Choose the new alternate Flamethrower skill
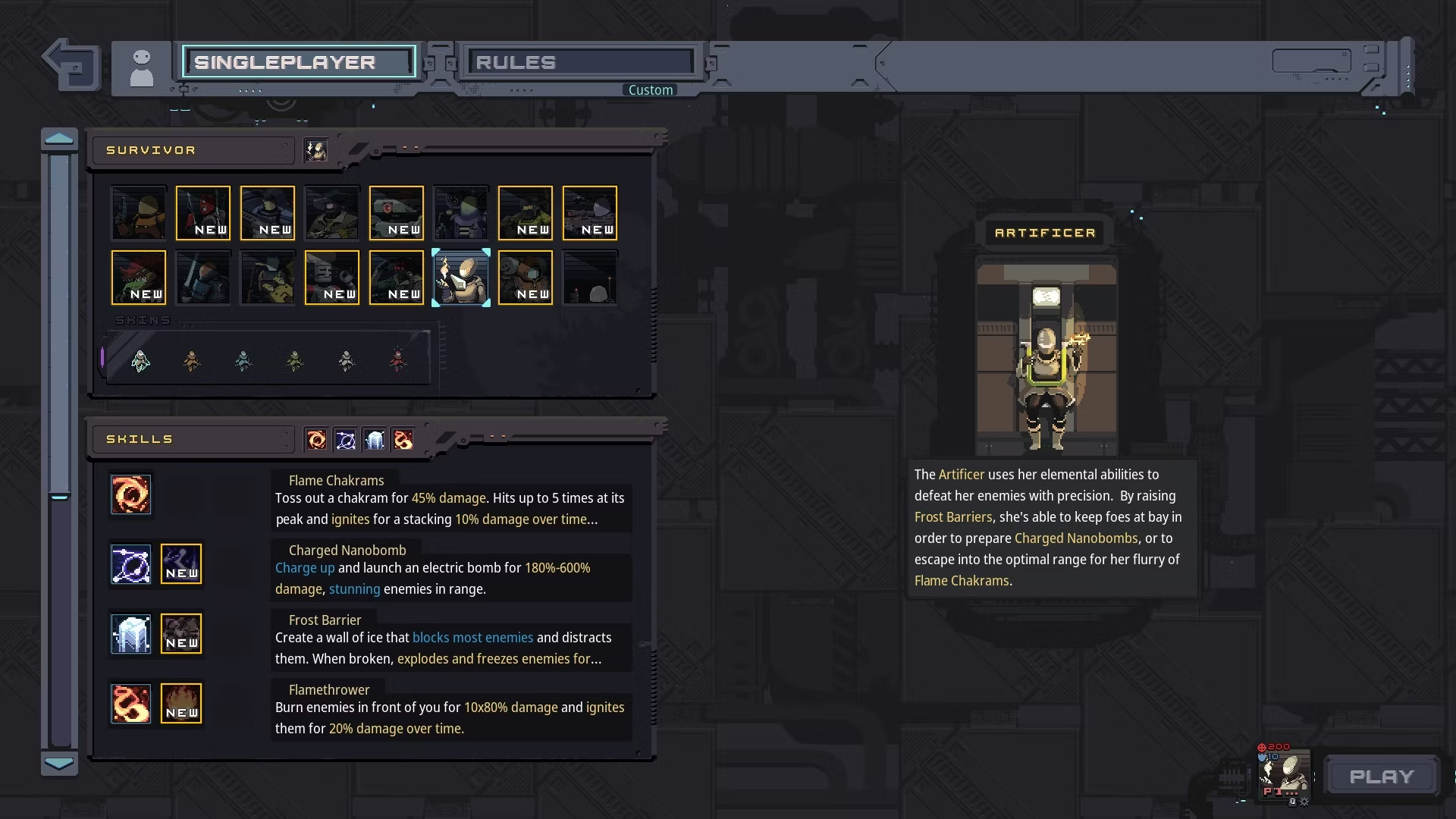This screenshot has height=819, width=1456. [181, 704]
